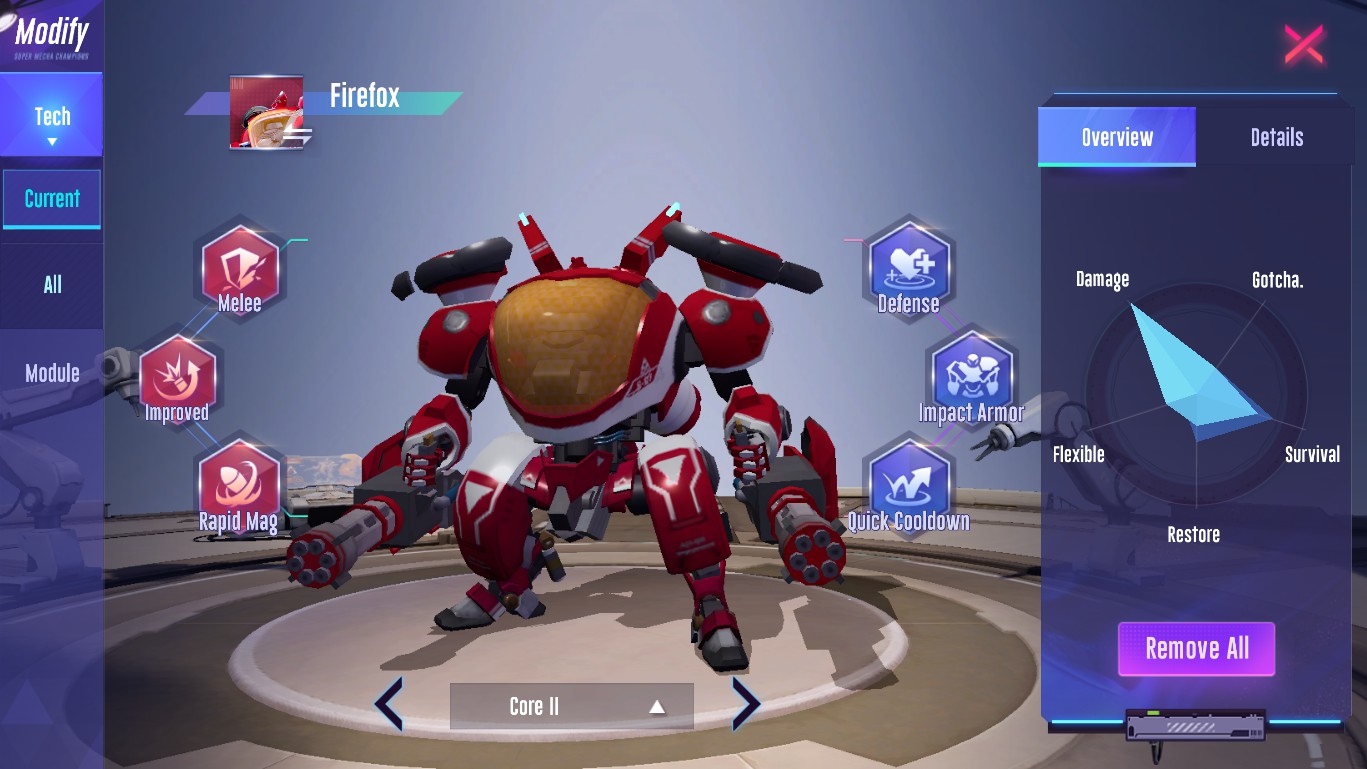The image size is (1367, 769).
Task: Go to the previous core with left arrow
Action: pos(389,705)
